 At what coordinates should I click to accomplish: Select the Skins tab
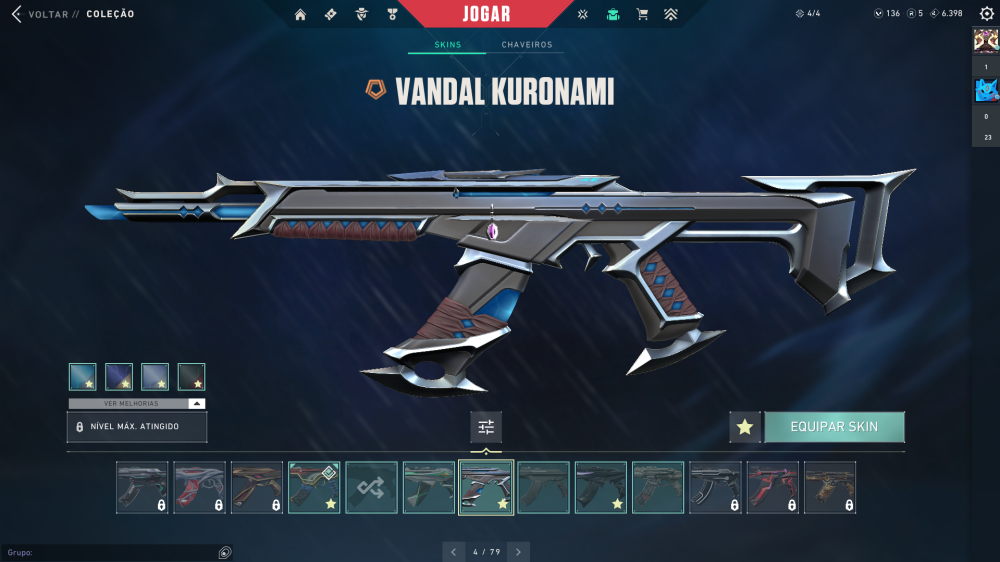(448, 45)
